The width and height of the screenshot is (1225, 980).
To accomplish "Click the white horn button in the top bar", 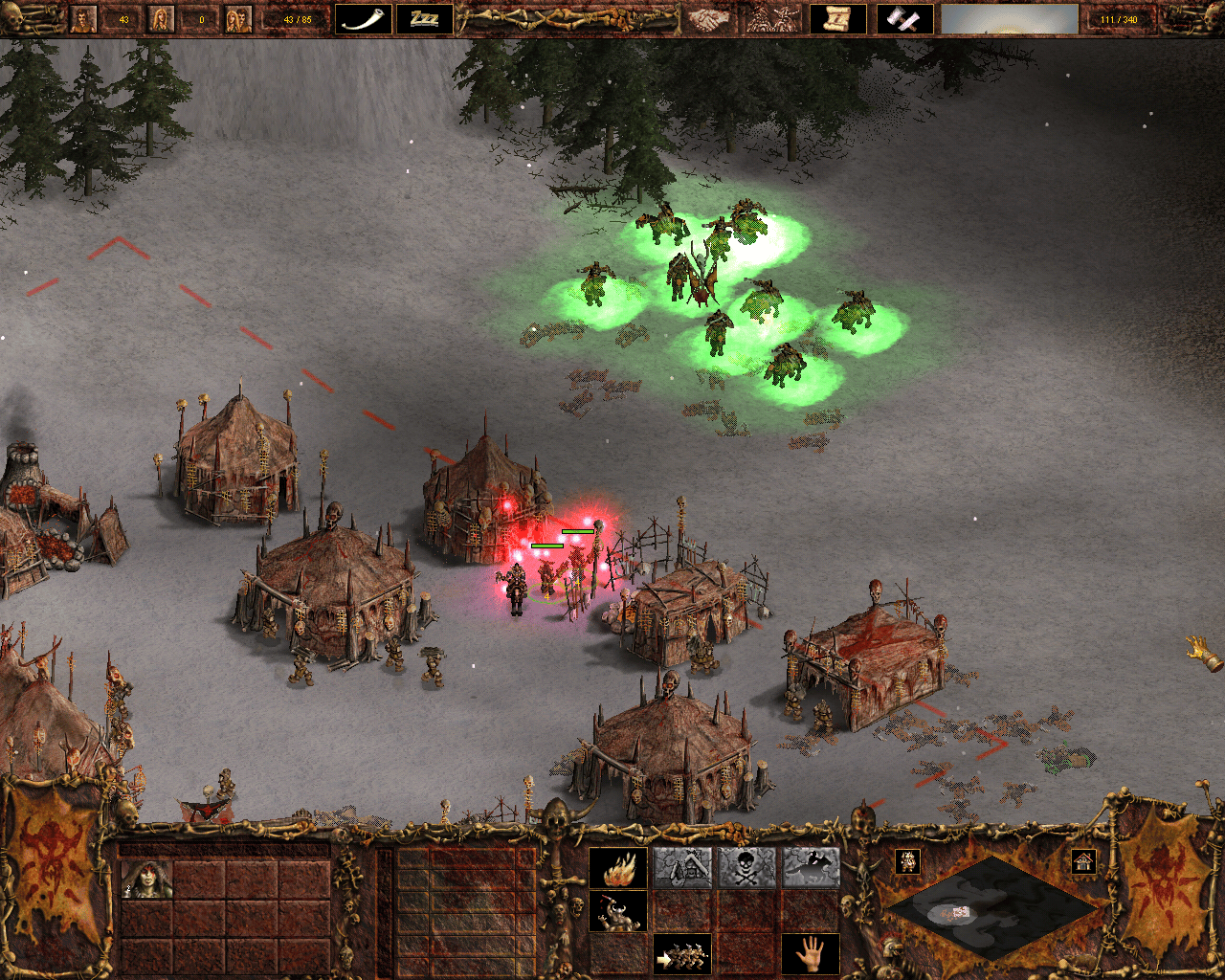I will (x=364, y=19).
